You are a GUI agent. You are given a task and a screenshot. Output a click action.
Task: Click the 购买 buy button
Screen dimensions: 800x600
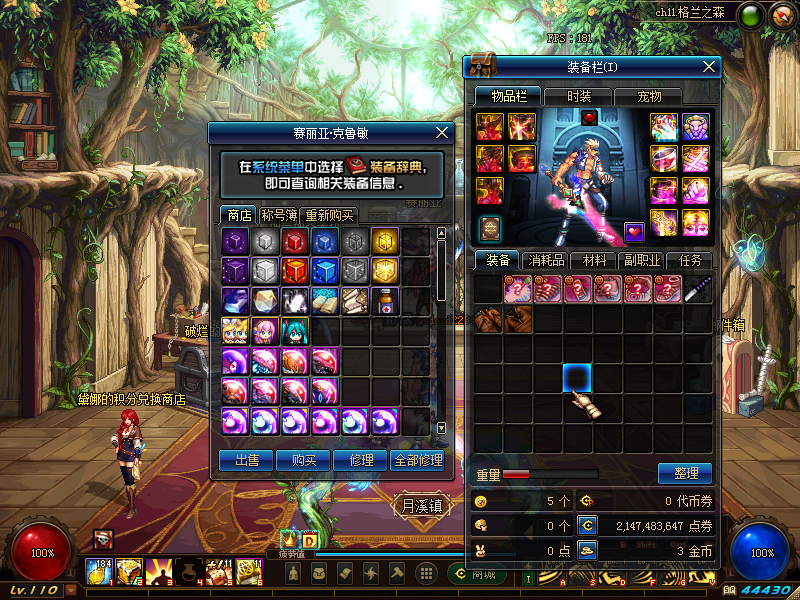[303, 460]
